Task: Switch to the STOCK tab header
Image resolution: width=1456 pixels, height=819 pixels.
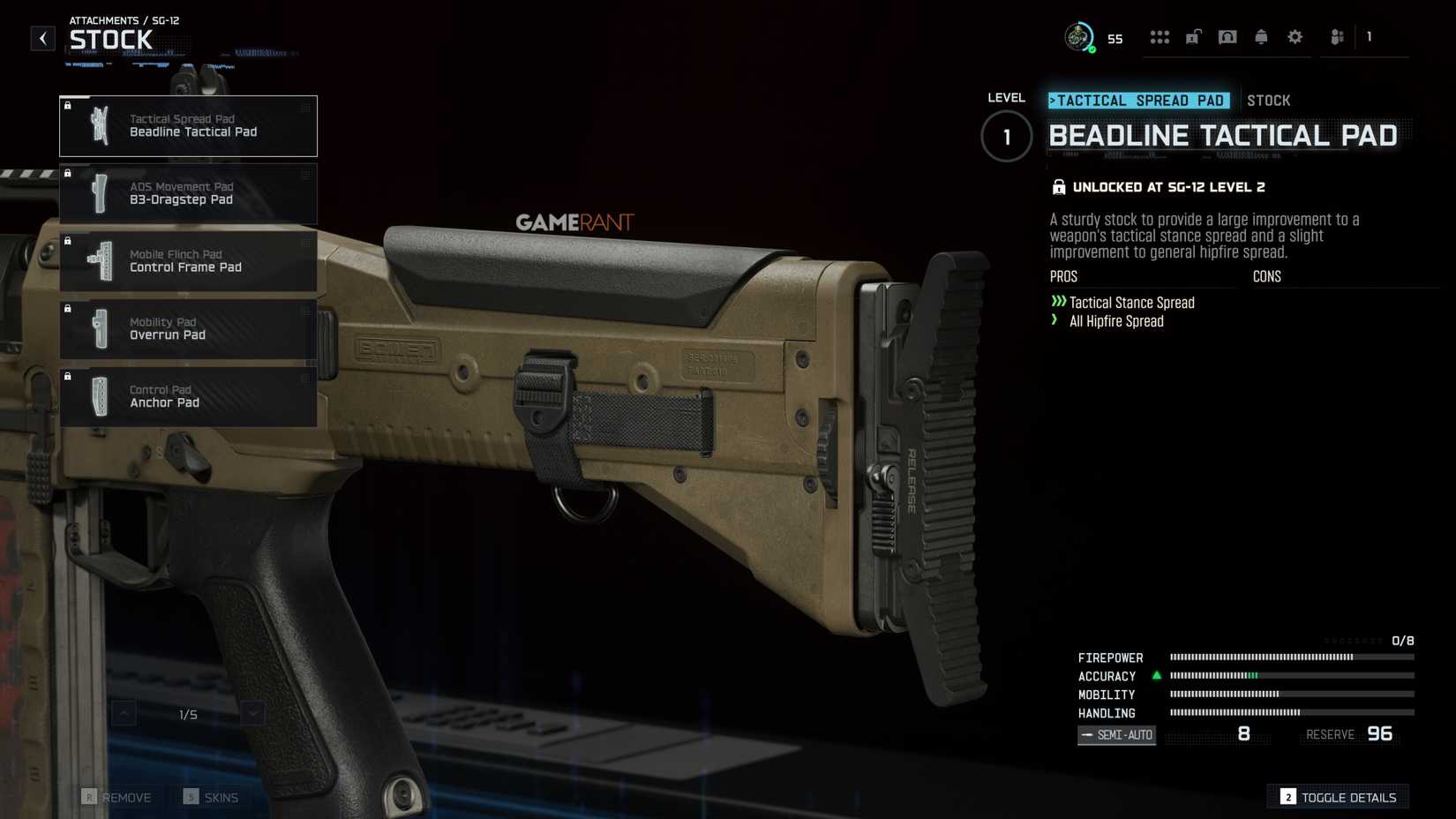Action: (1269, 100)
